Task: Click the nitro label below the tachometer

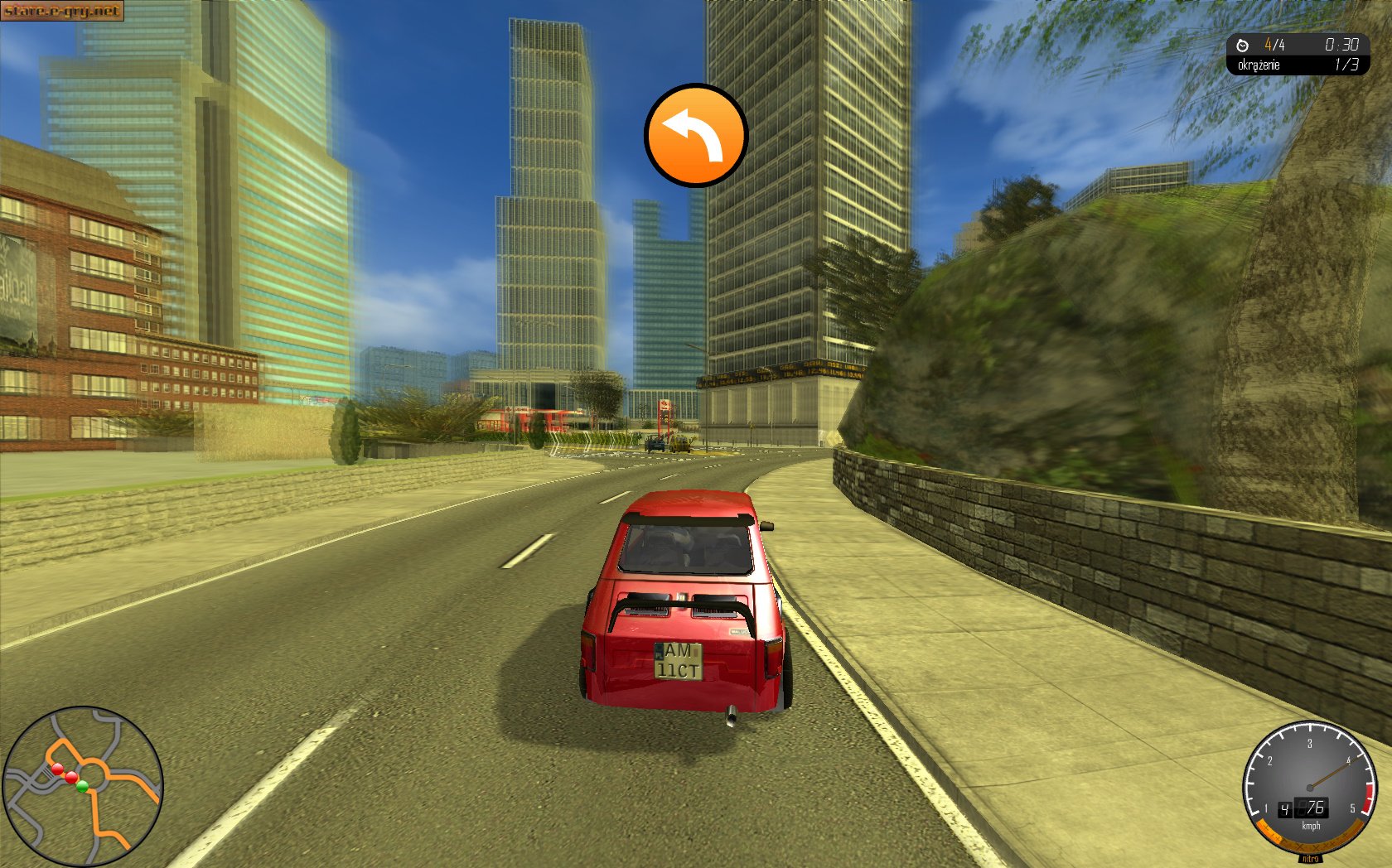Action: (x=1312, y=859)
